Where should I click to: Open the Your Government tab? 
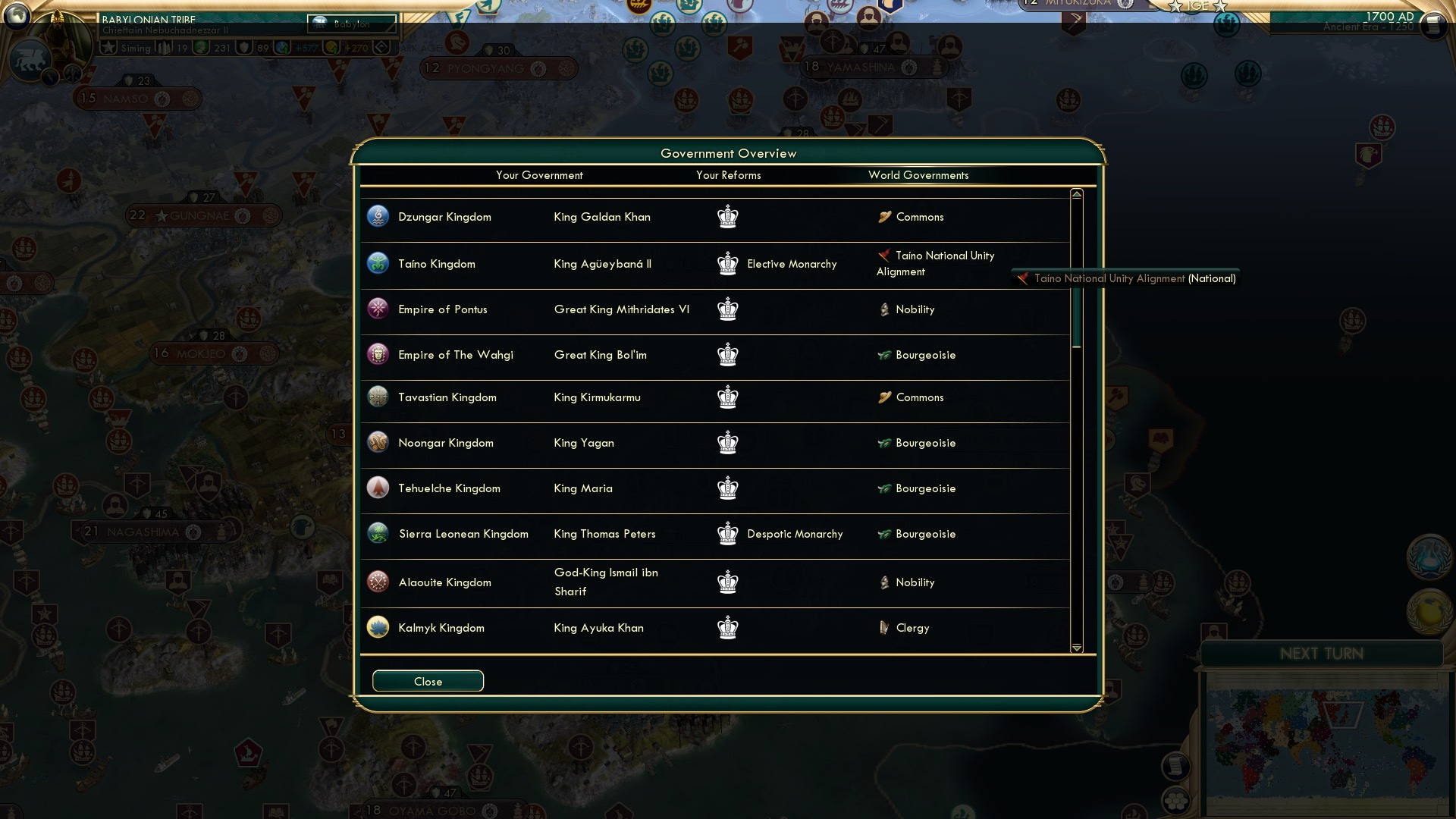coord(539,175)
